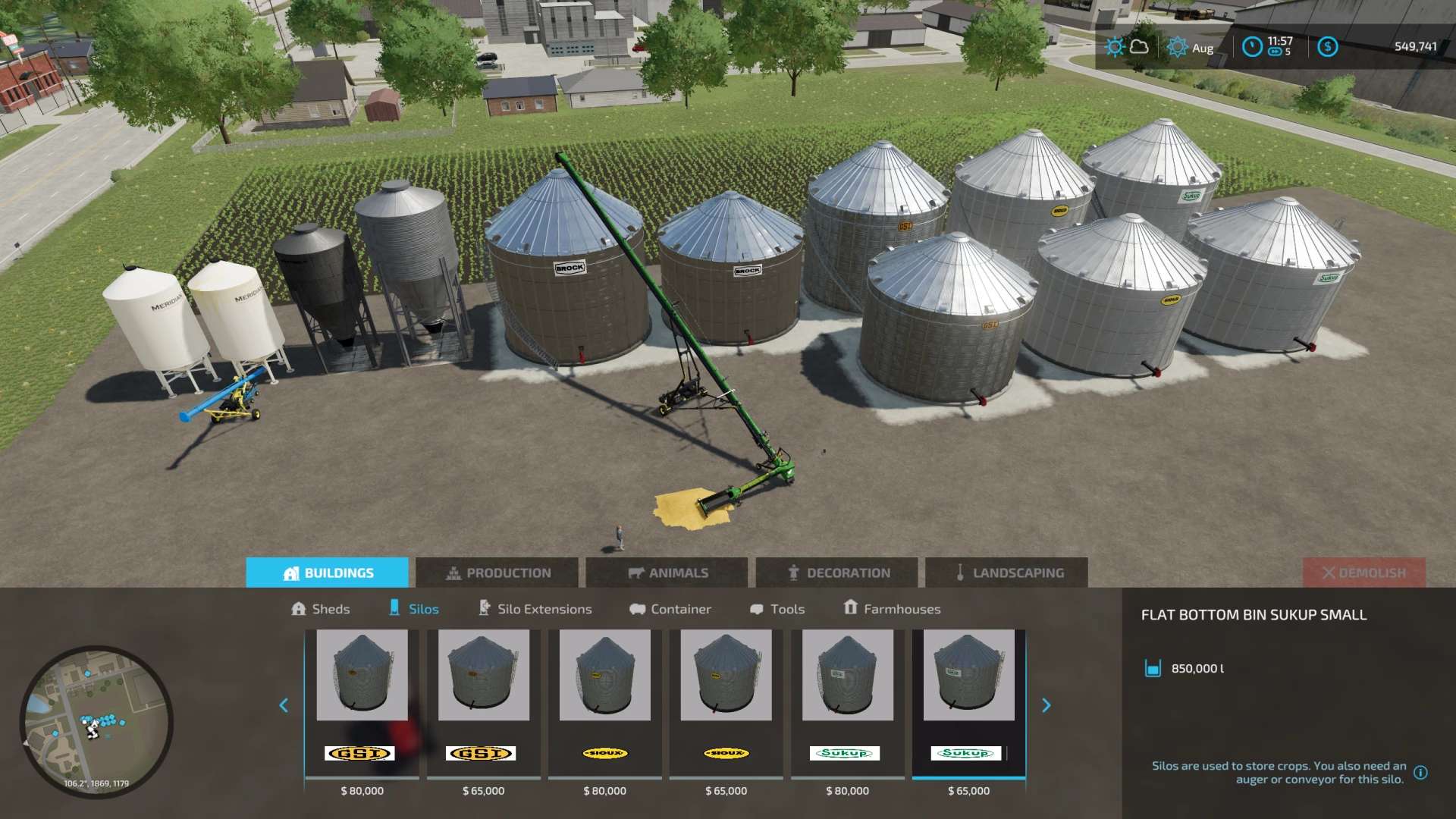The height and width of the screenshot is (819, 1456).
Task: Click the left arrow to show previous silos
Action: pos(284,706)
